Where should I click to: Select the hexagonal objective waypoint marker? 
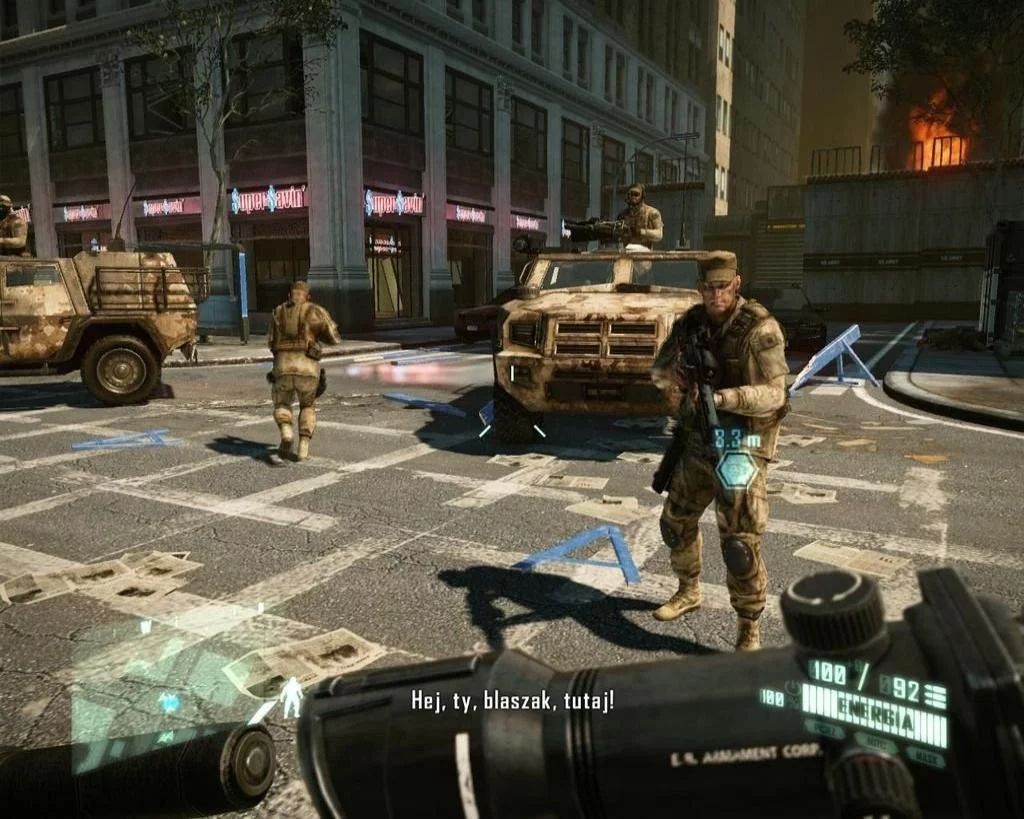pyautogui.click(x=737, y=469)
